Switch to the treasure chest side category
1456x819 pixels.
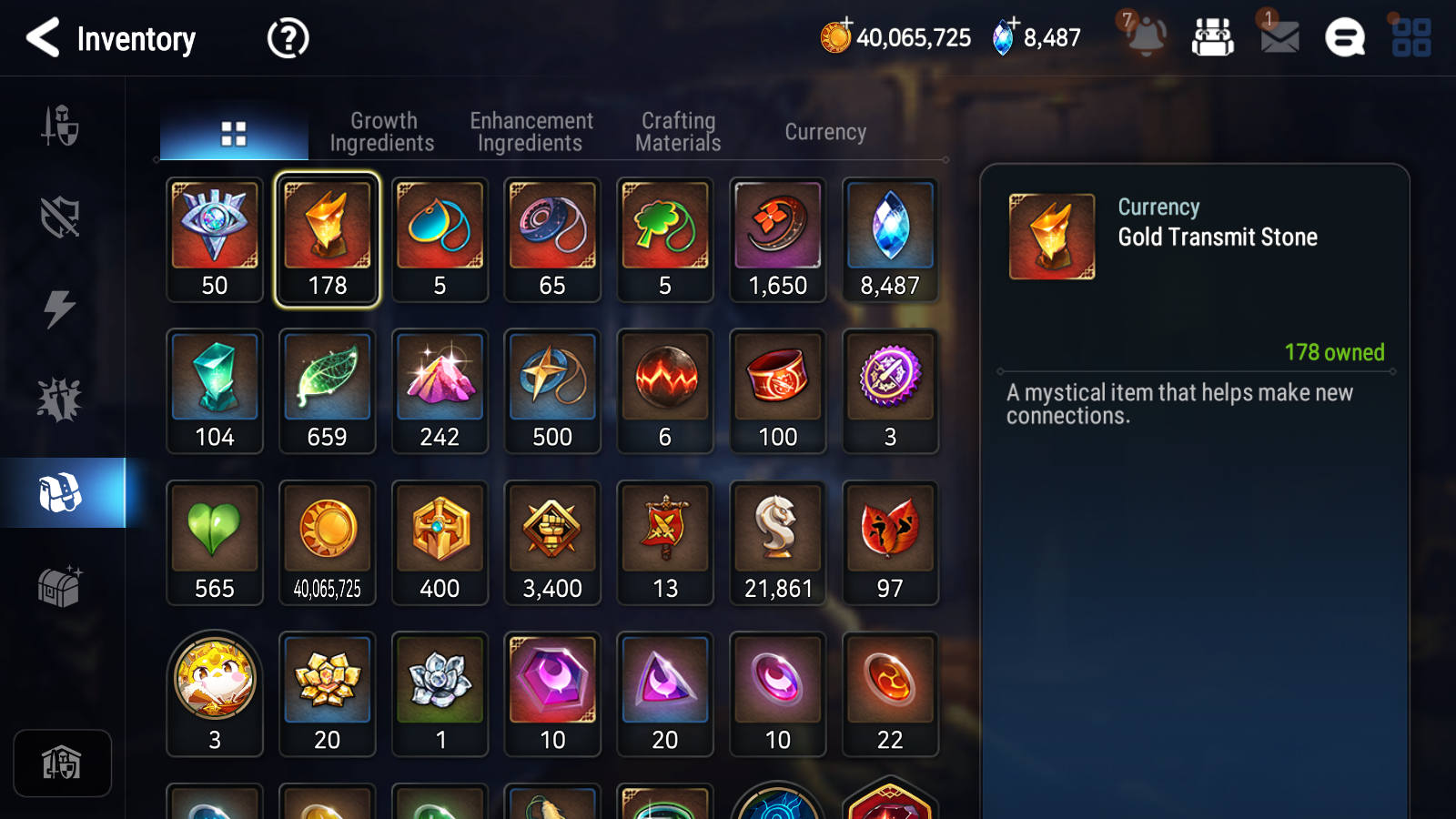point(60,586)
